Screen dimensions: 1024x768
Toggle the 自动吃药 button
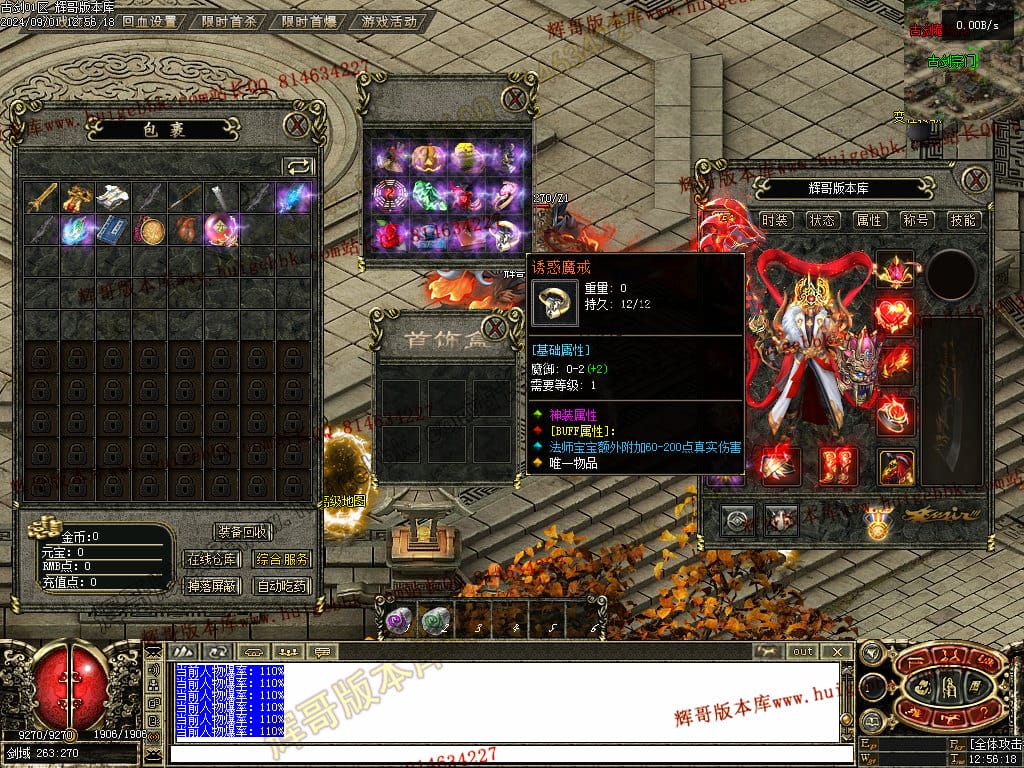[281, 586]
